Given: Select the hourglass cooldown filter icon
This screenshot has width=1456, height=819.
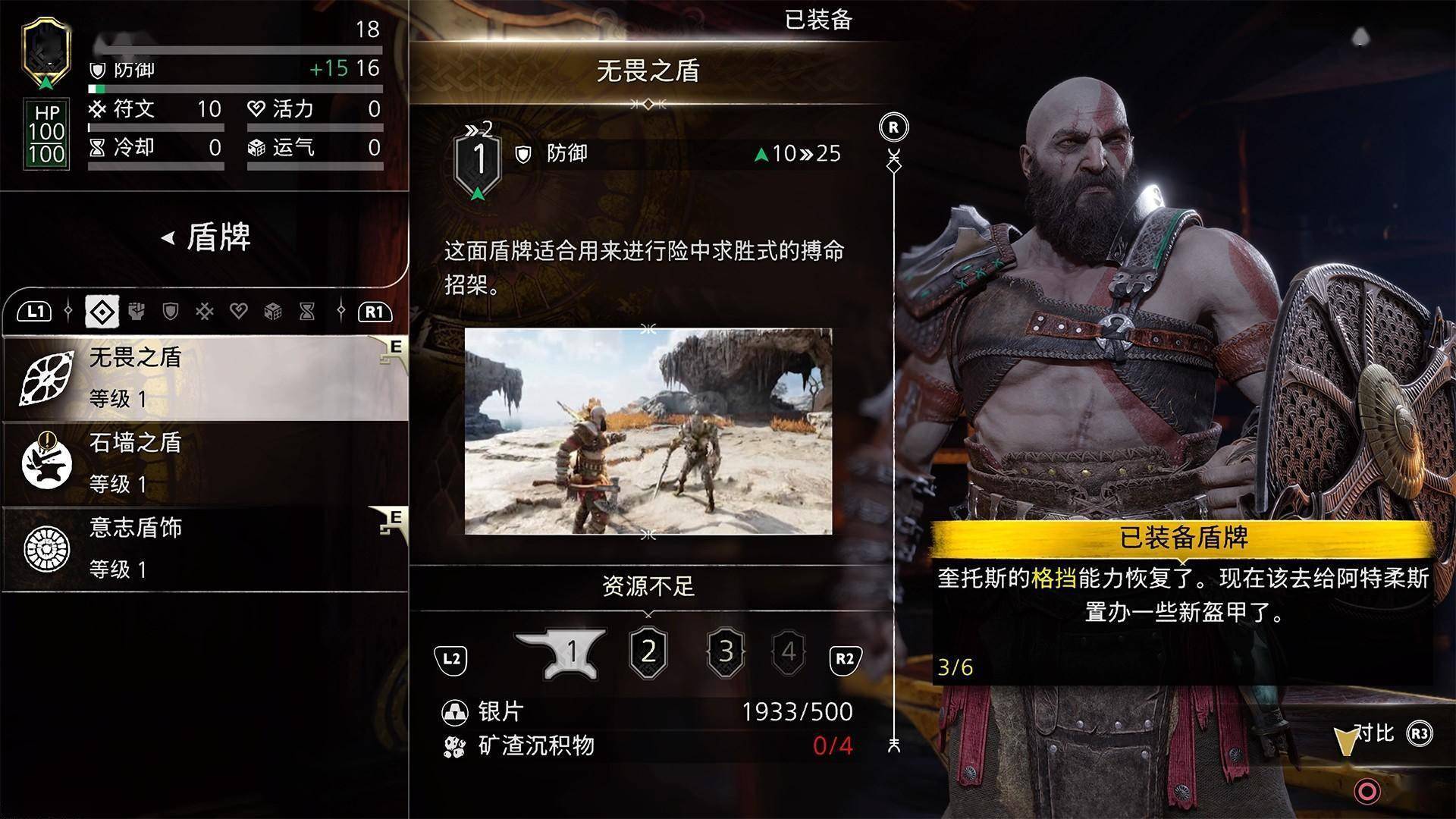Looking at the screenshot, I should [308, 311].
